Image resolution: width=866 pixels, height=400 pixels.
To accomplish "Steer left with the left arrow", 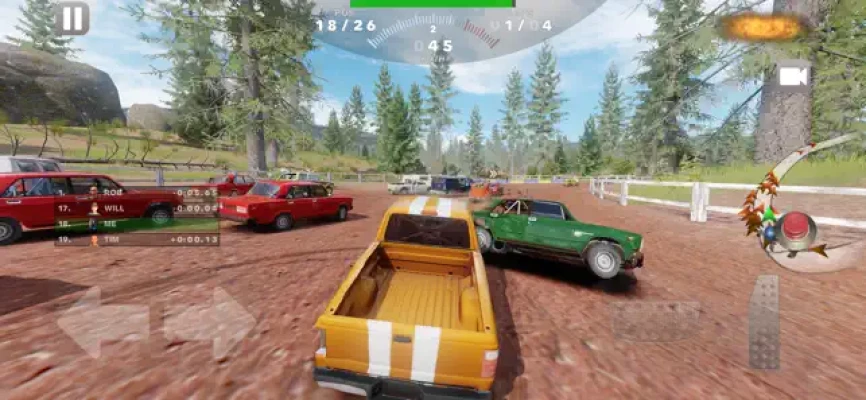I will [102, 322].
